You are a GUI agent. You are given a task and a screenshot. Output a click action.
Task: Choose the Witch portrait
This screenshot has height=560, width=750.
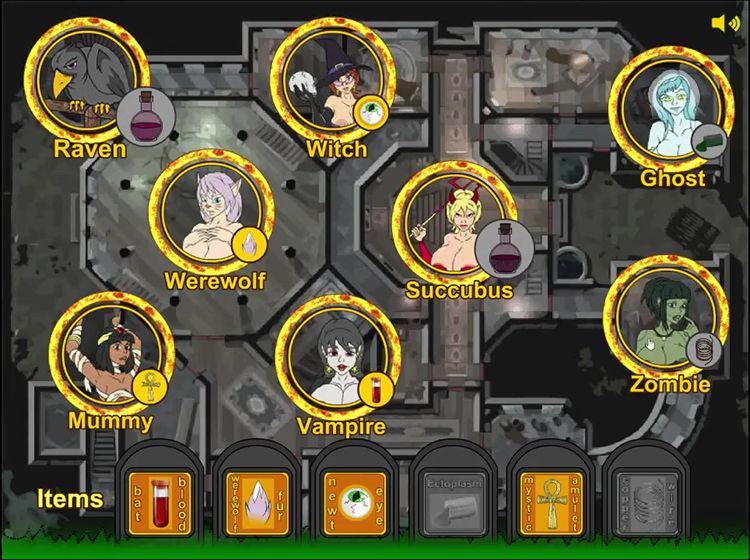click(332, 80)
